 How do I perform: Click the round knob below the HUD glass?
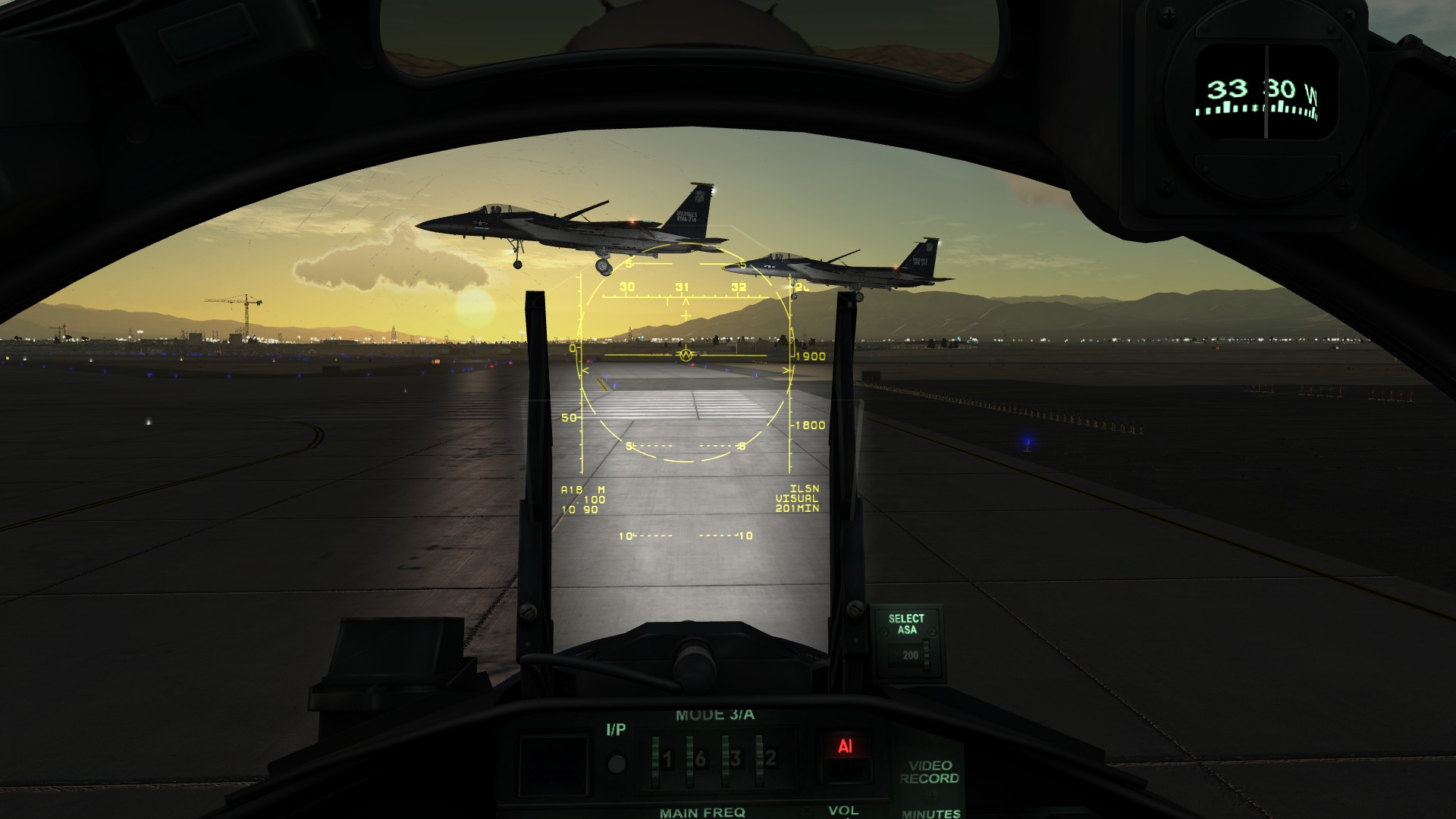click(694, 659)
